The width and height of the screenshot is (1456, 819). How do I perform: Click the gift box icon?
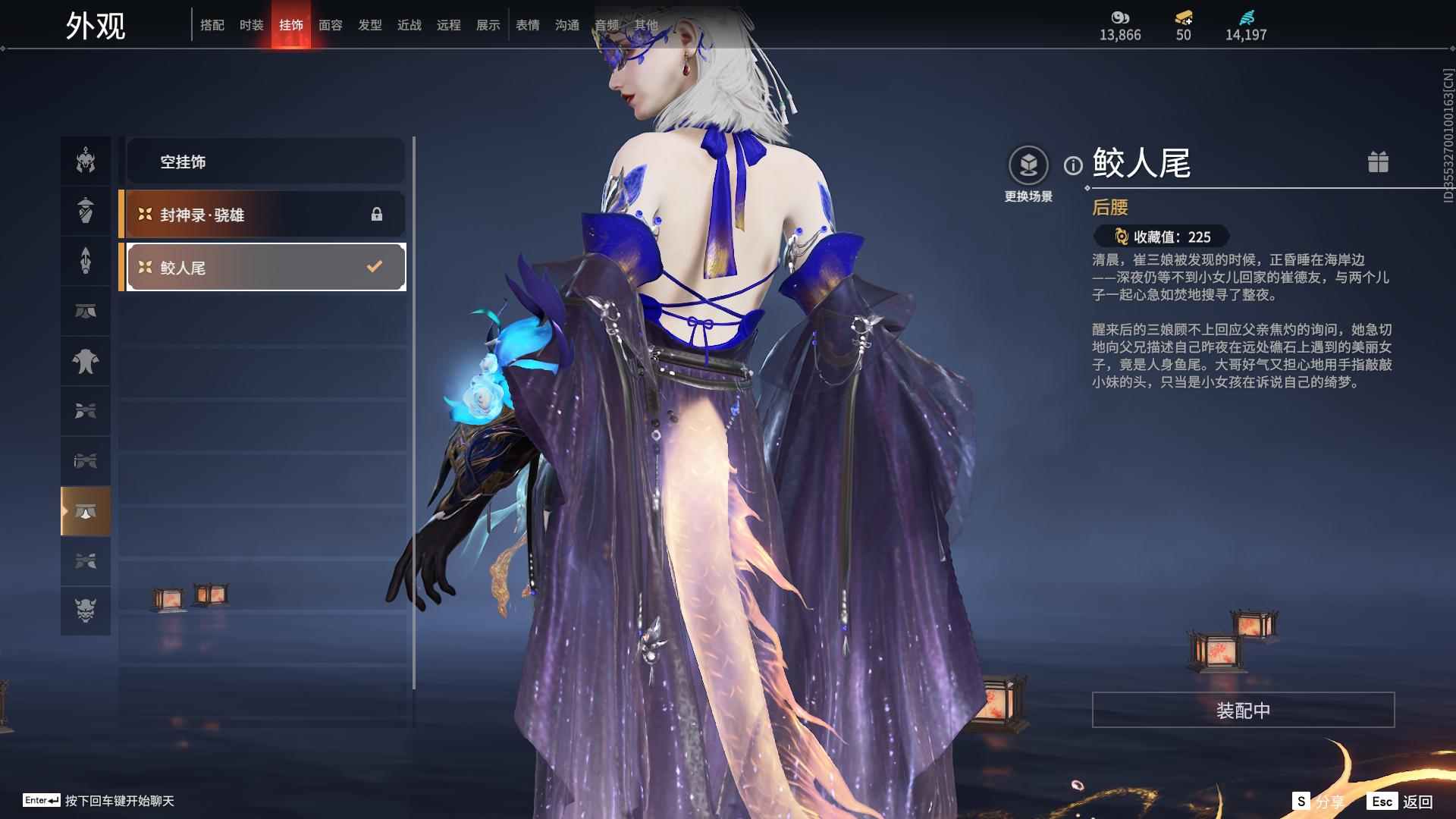coord(1378,162)
